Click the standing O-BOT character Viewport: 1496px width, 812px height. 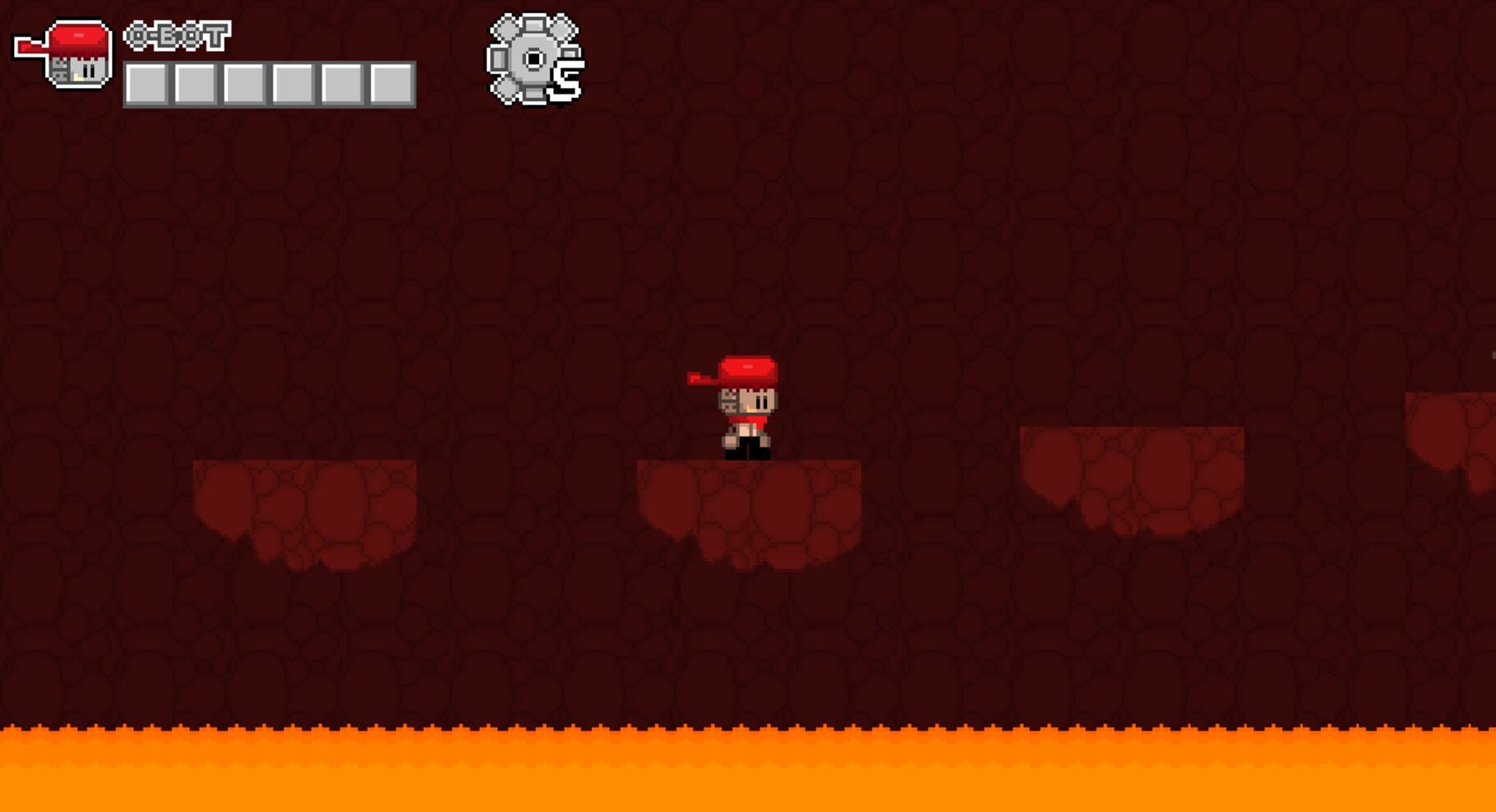pos(748,407)
